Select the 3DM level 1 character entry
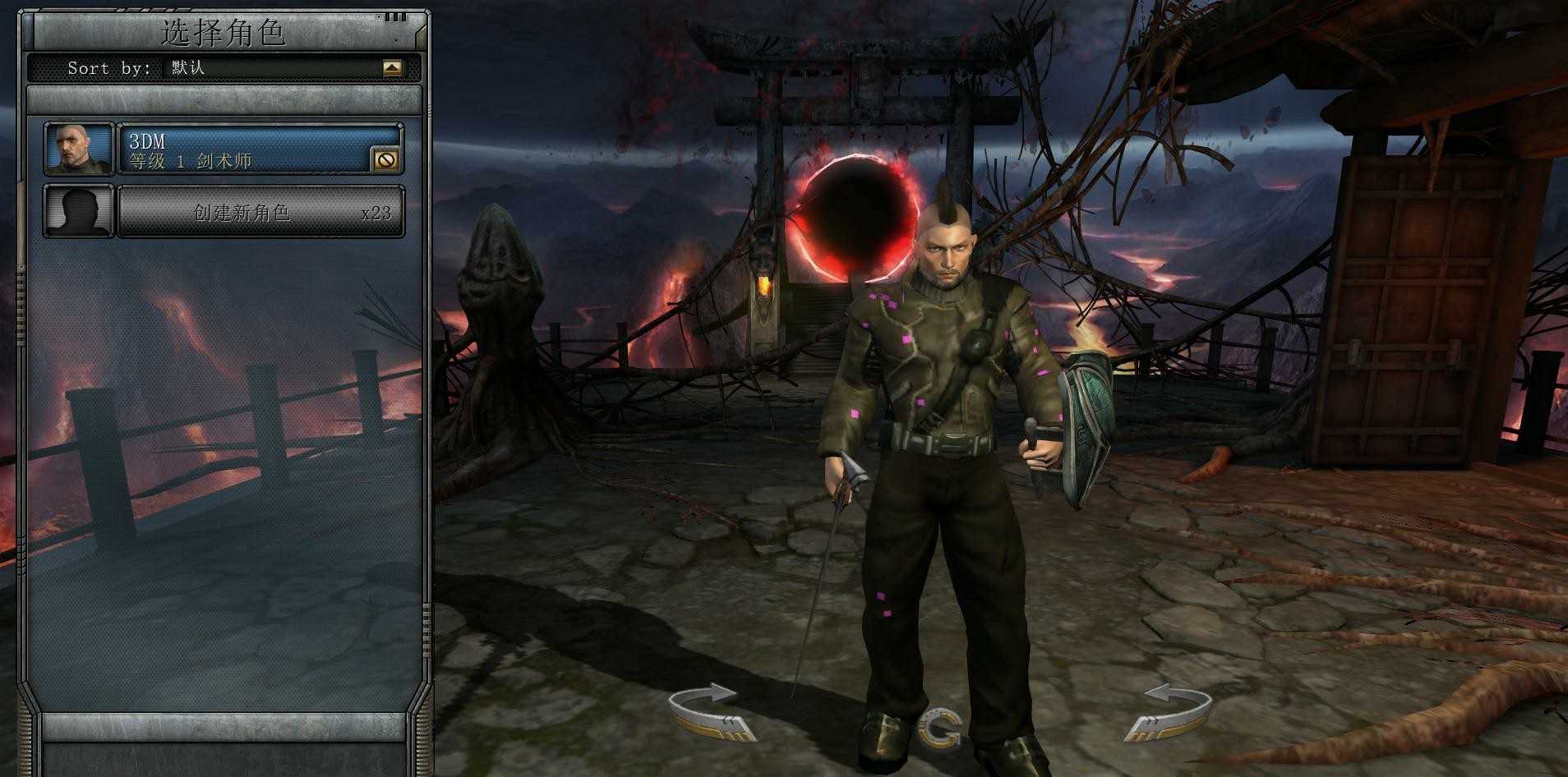 pyautogui.click(x=247, y=149)
